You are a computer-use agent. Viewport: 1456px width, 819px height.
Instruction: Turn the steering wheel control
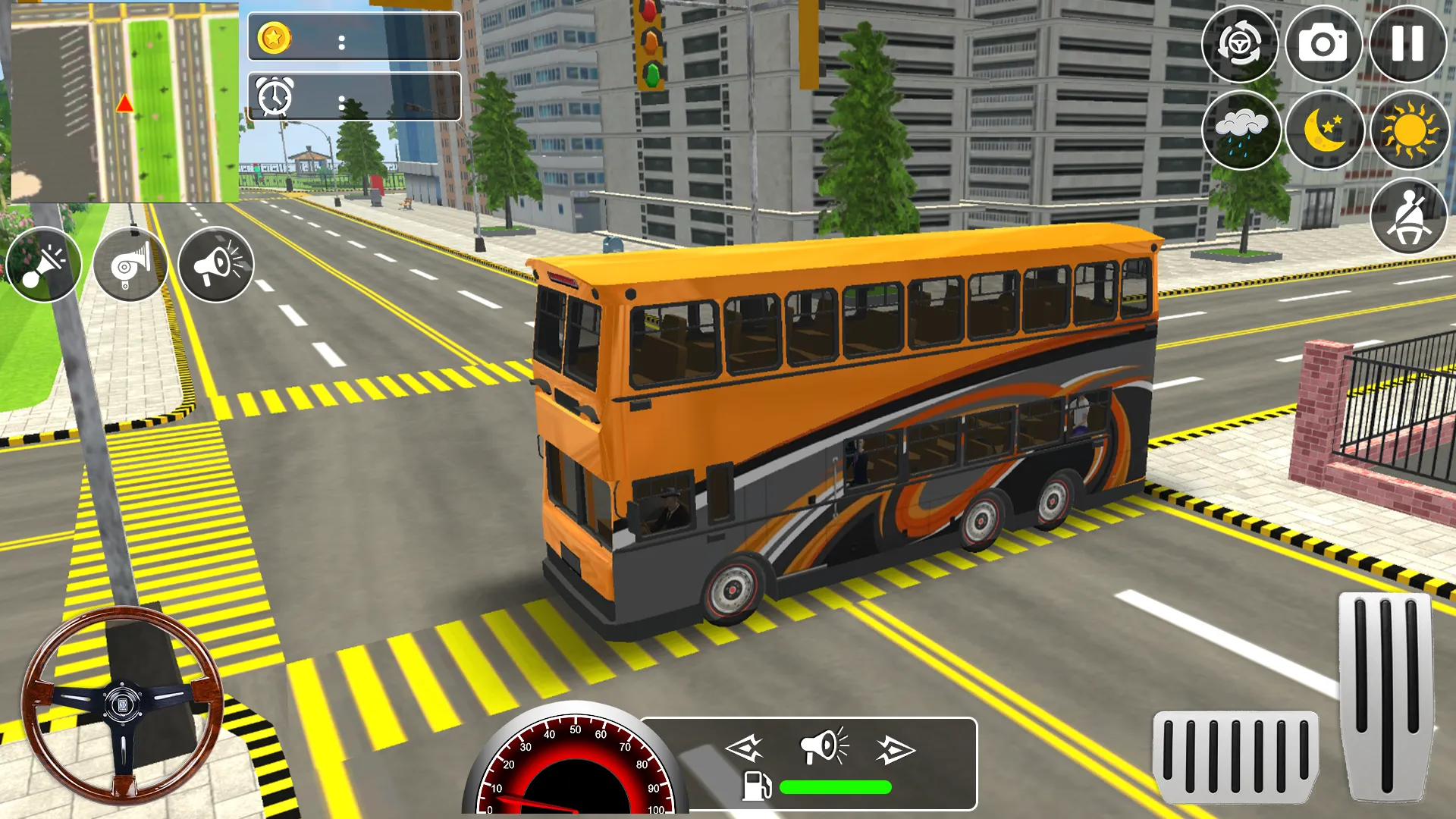[123, 705]
